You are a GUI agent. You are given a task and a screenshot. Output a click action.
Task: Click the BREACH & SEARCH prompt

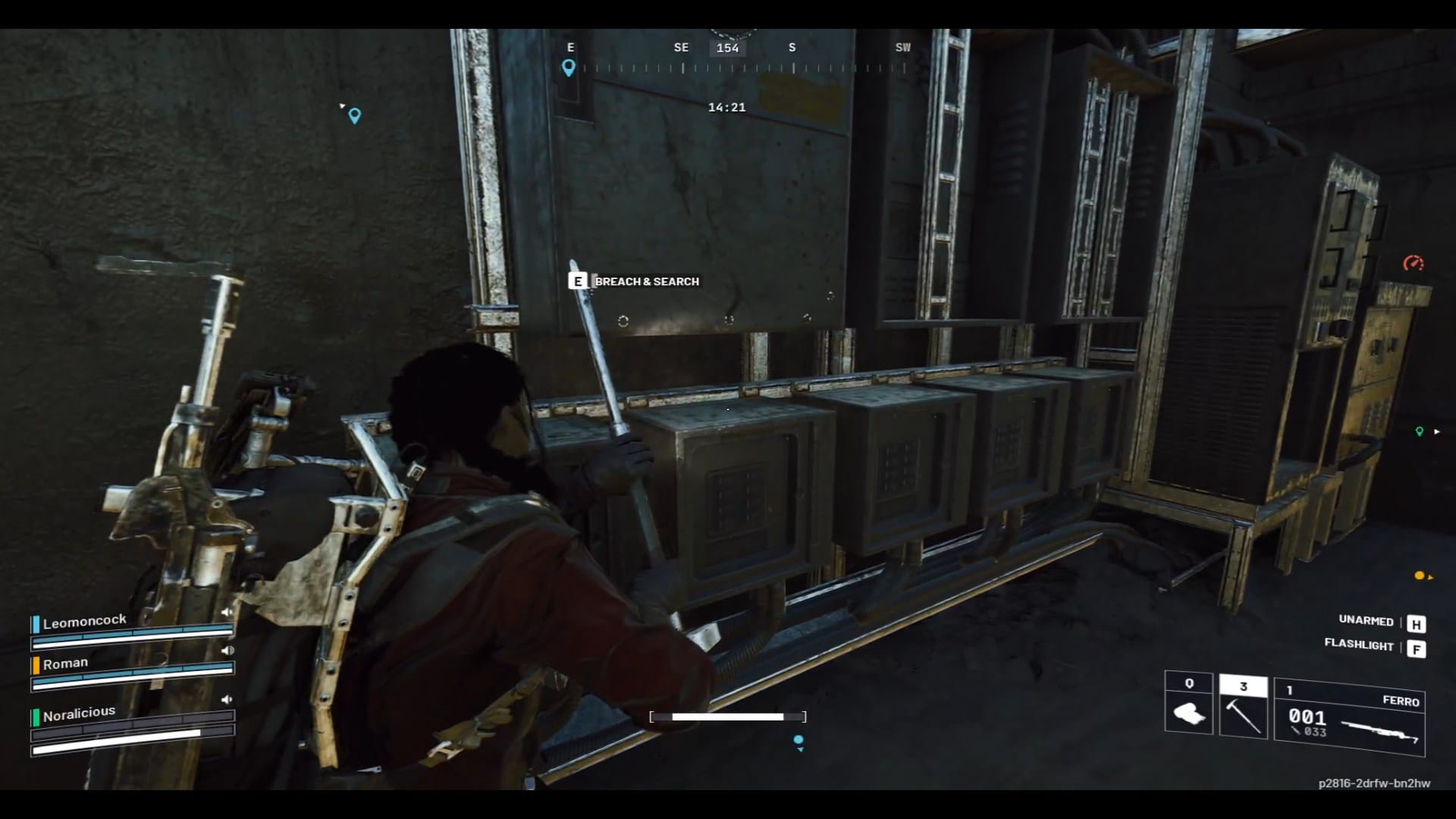click(646, 281)
